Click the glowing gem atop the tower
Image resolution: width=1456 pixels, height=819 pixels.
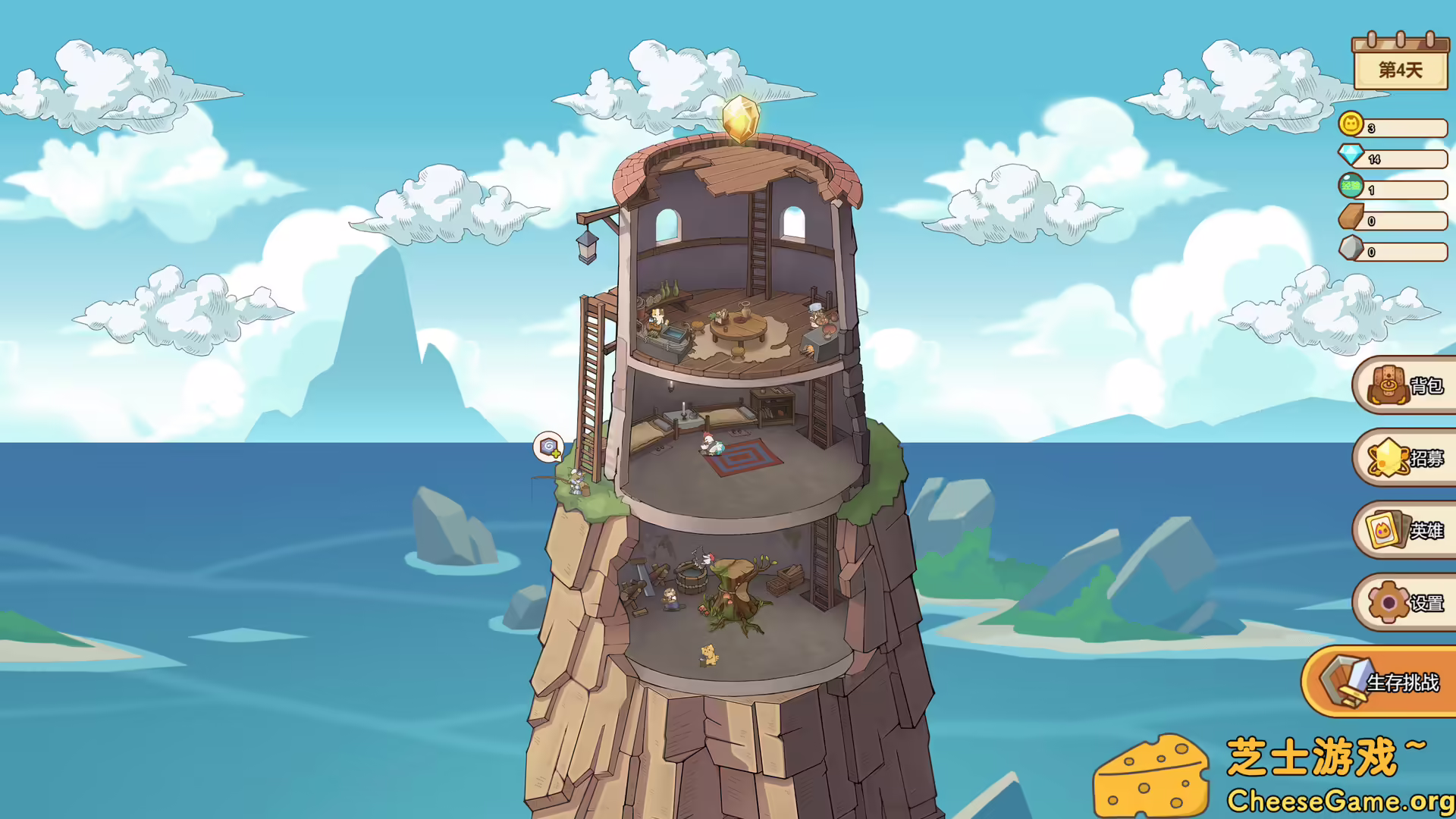tap(742, 119)
